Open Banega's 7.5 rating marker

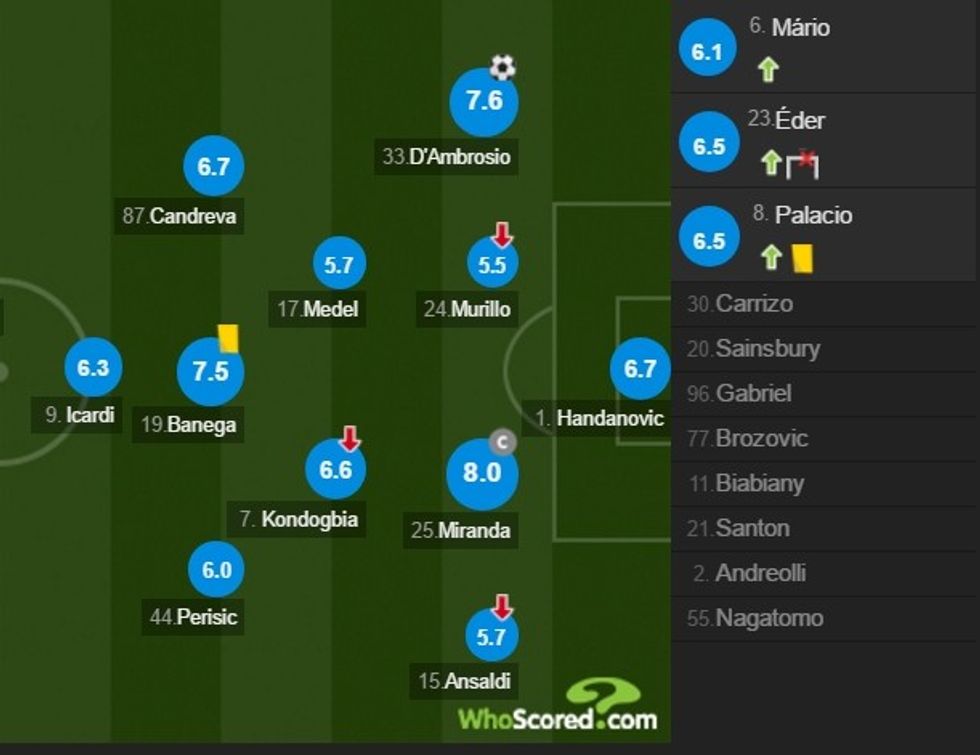click(x=210, y=371)
